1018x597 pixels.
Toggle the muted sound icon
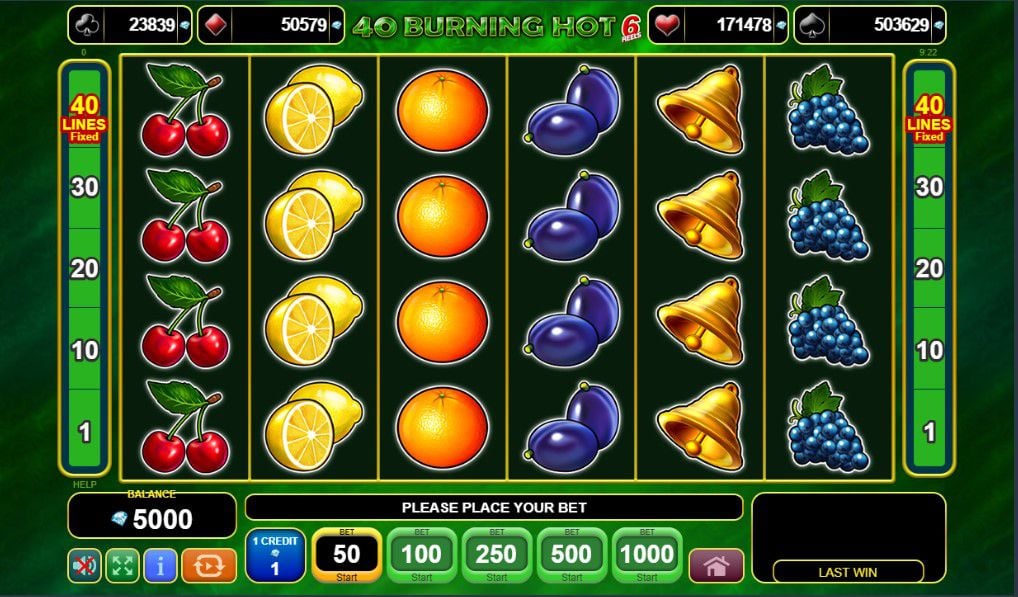click(85, 566)
